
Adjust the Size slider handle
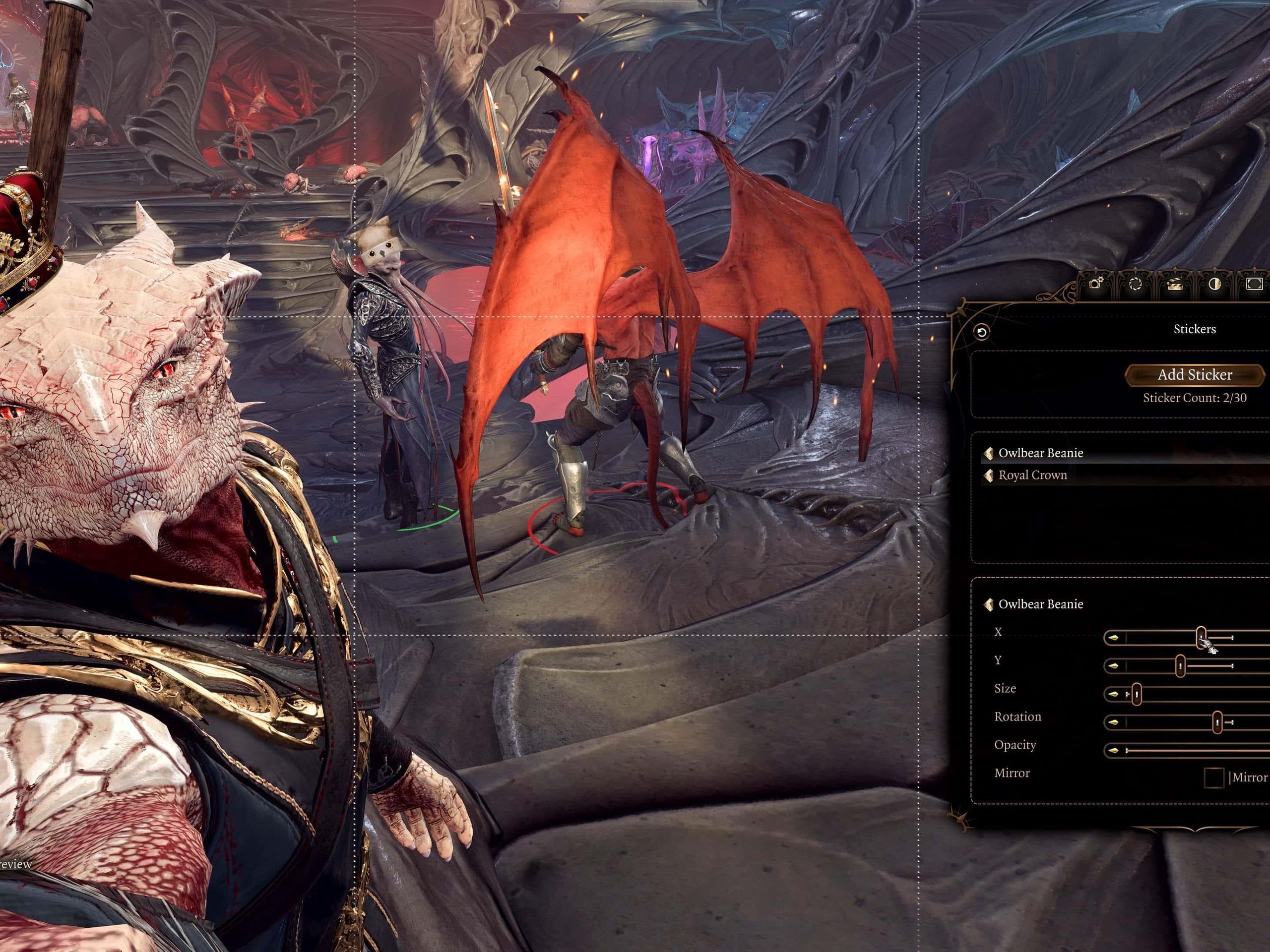click(x=1136, y=694)
